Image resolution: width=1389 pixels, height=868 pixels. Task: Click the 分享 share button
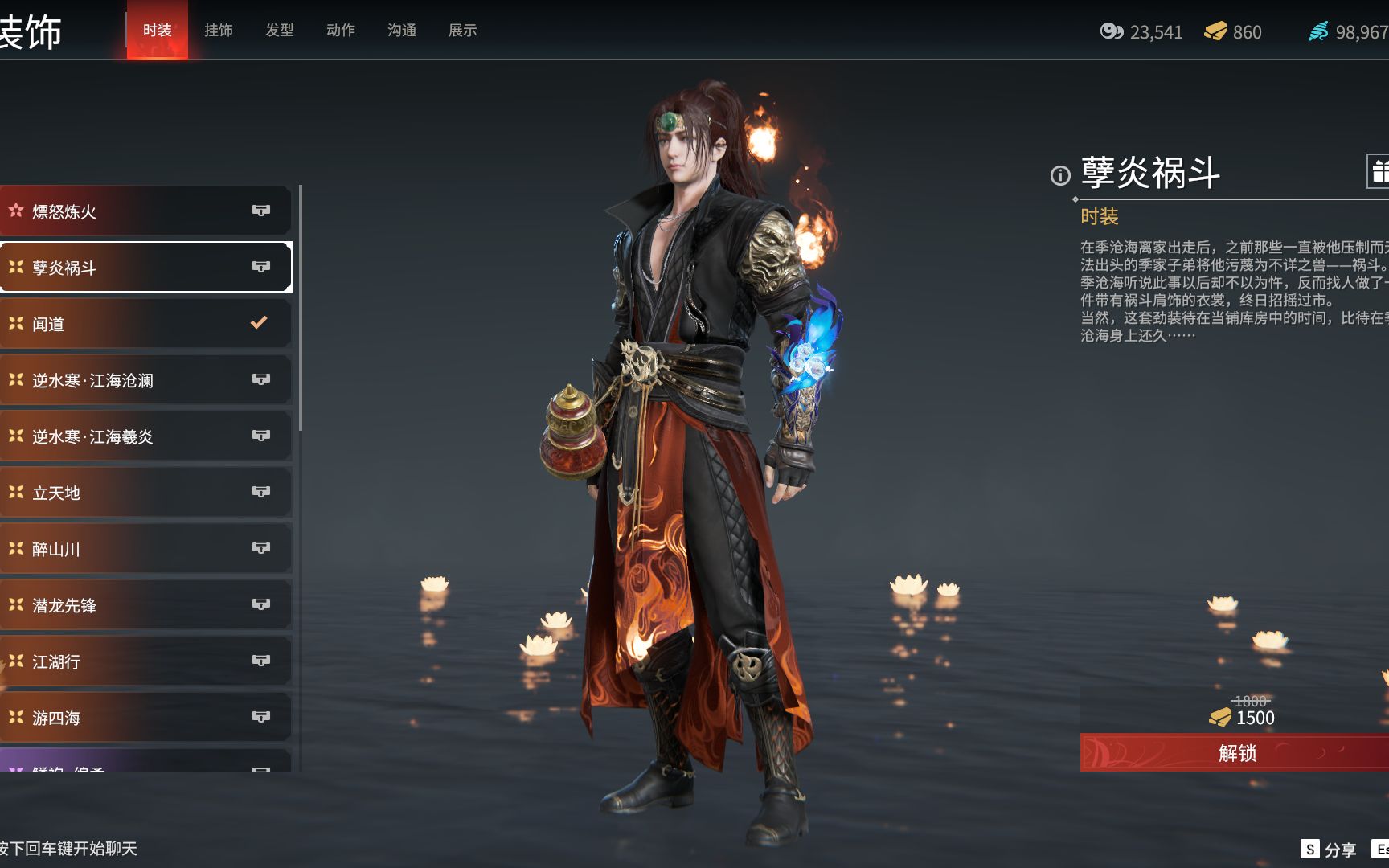coord(1330,850)
